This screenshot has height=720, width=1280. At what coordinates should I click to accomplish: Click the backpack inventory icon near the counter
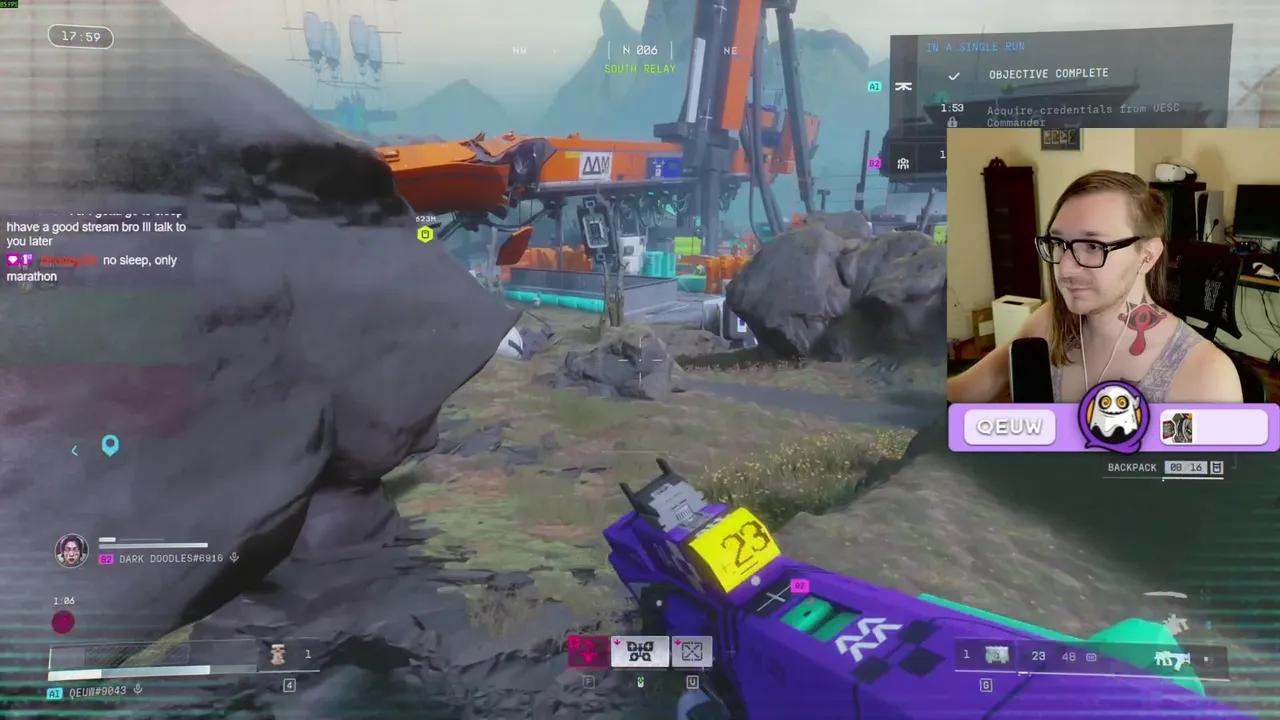coord(1216,467)
